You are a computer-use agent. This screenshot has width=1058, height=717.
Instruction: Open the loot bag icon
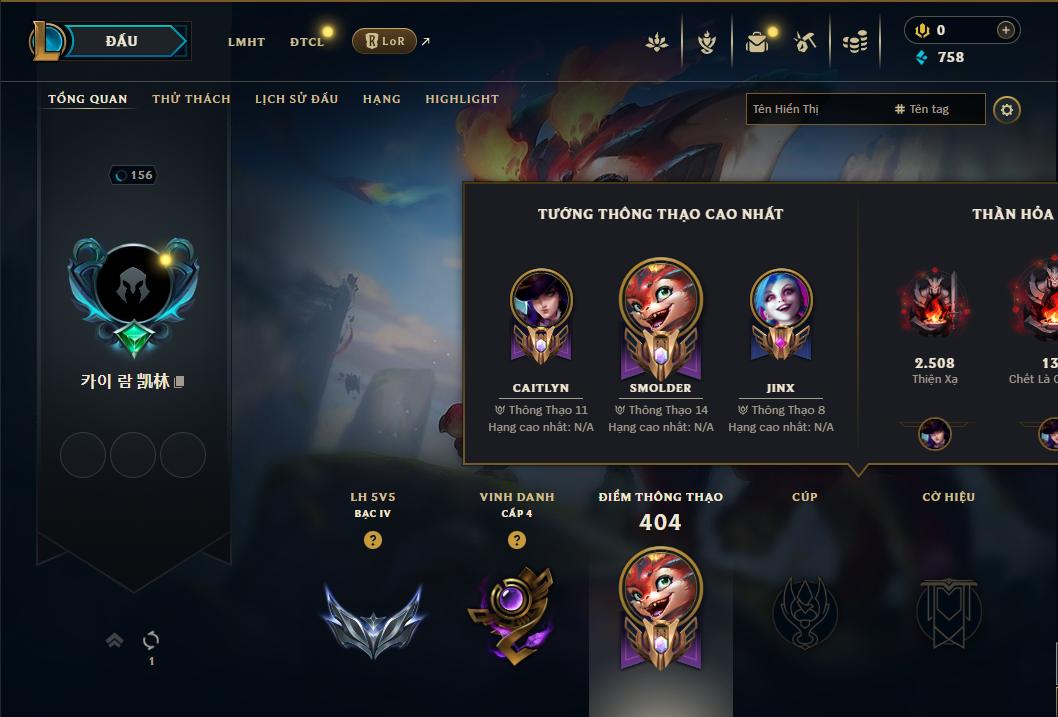pyautogui.click(x=757, y=42)
